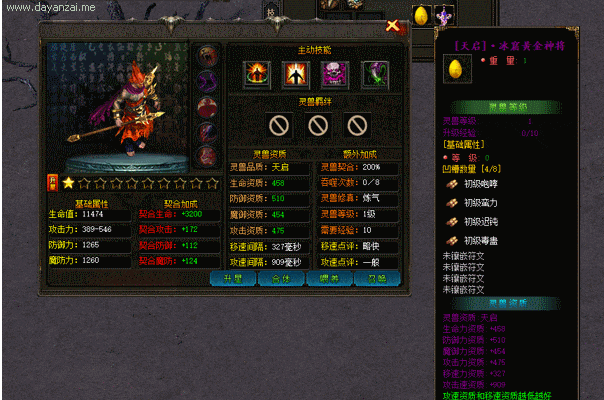Choose the topmost round beast portrait
The height and width of the screenshot is (400, 604).
coord(206,55)
